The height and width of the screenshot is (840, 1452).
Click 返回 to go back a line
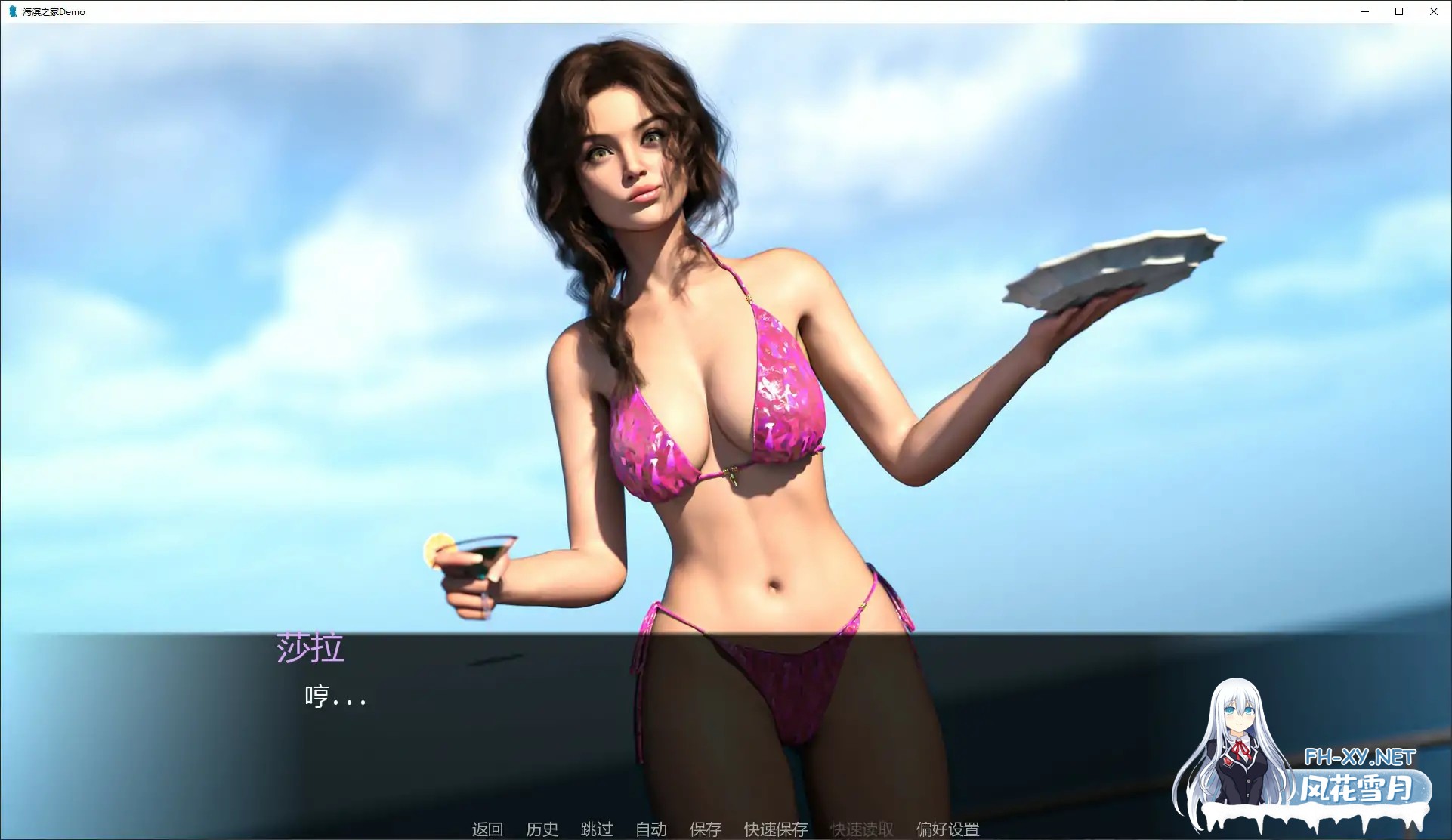(x=488, y=829)
